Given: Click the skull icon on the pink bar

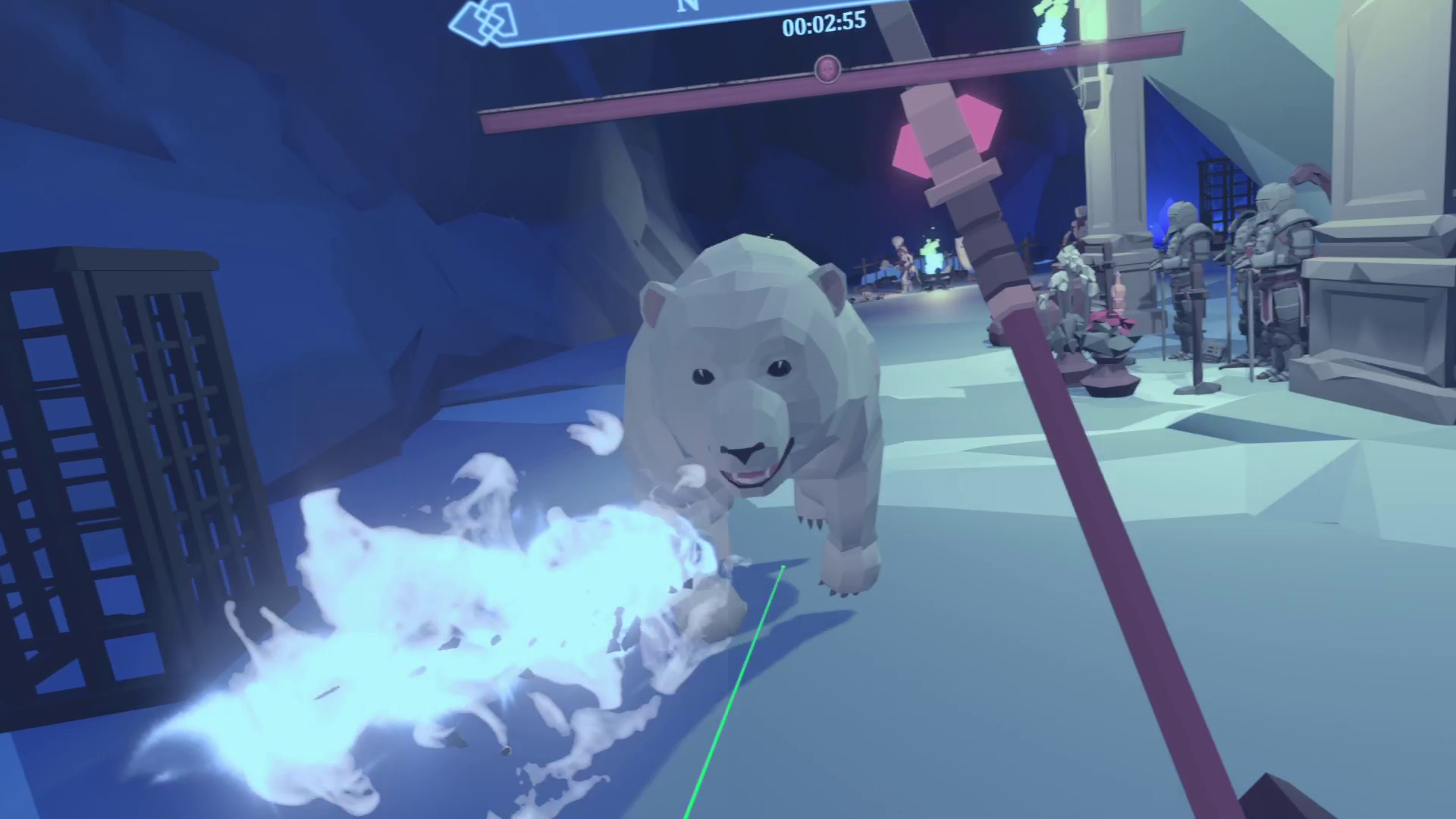Looking at the screenshot, I should 827,68.
